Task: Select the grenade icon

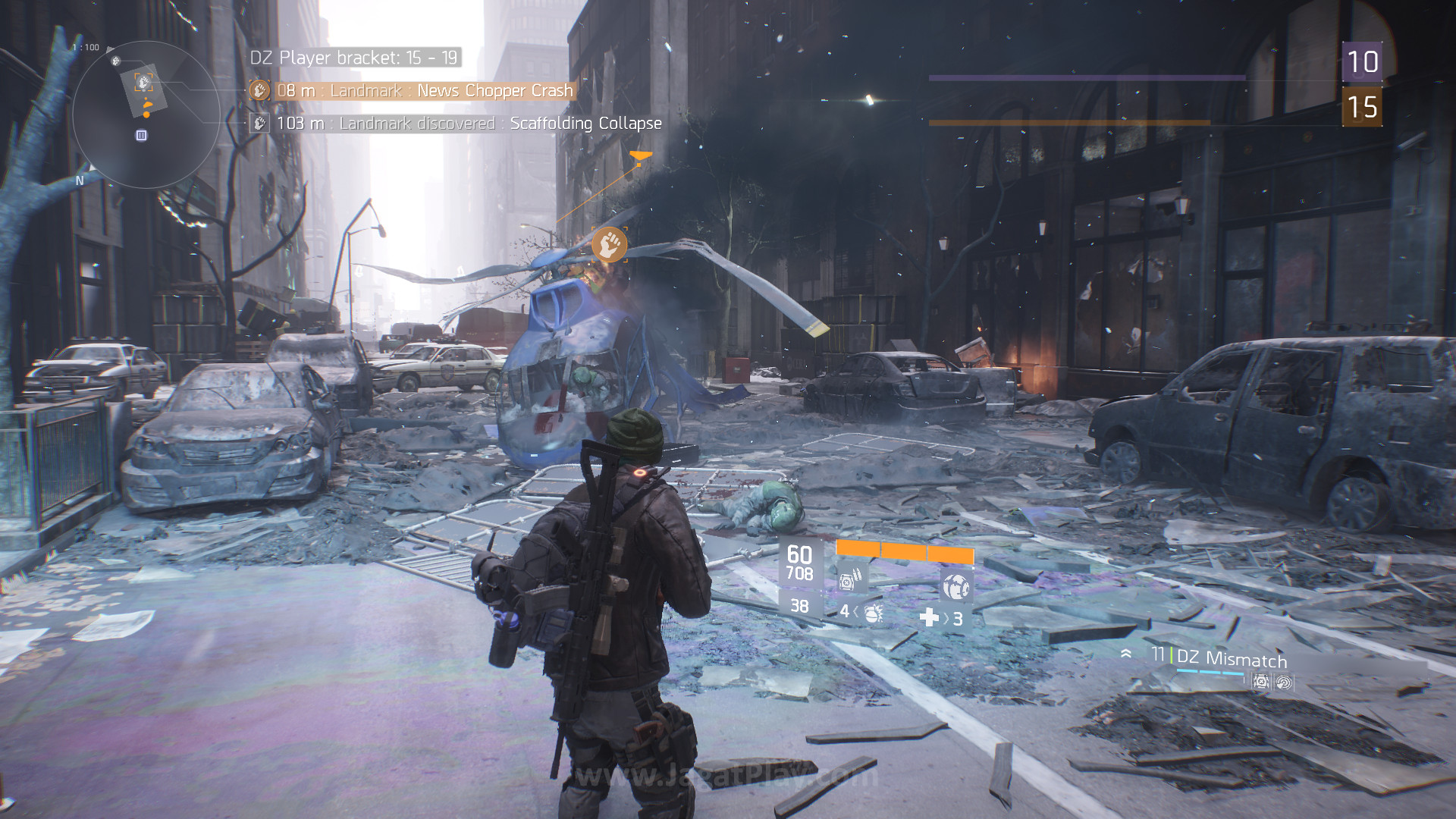Action: [873, 613]
